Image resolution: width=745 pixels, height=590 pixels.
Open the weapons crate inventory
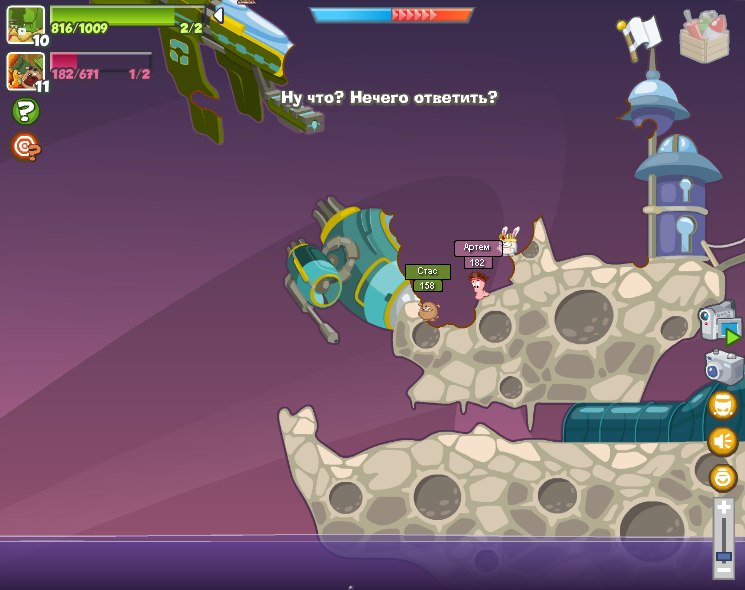point(704,36)
